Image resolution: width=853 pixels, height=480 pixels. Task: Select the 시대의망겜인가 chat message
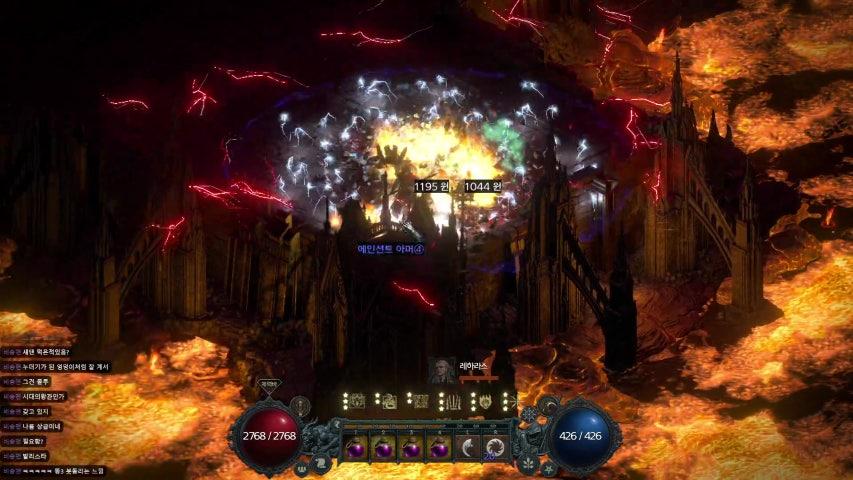click(51, 395)
